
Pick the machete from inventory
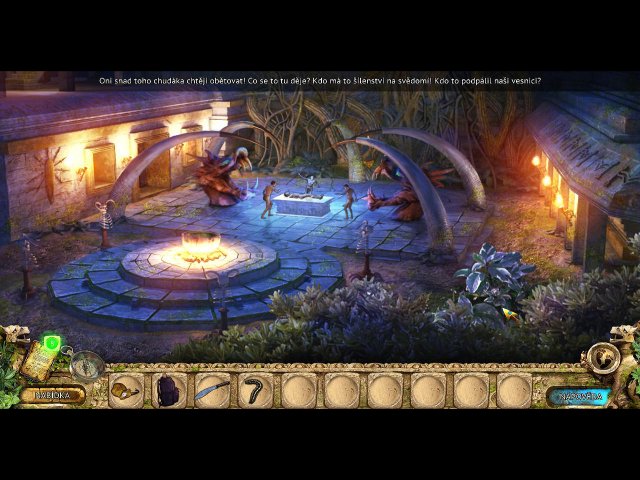pos(213,390)
